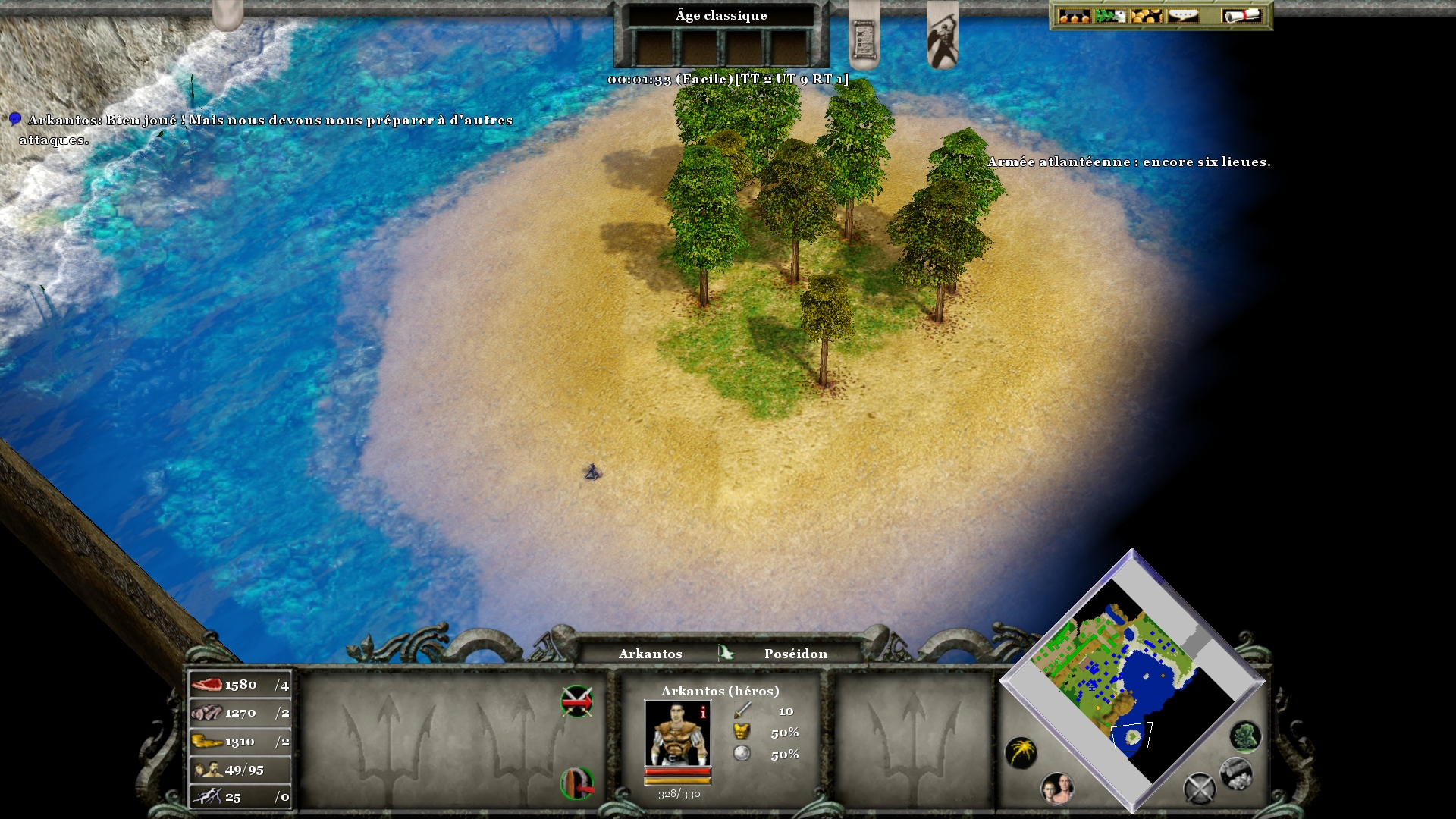1456x819 pixels.
Task: Open diplomacy via the dove icon
Action: click(1110, 15)
